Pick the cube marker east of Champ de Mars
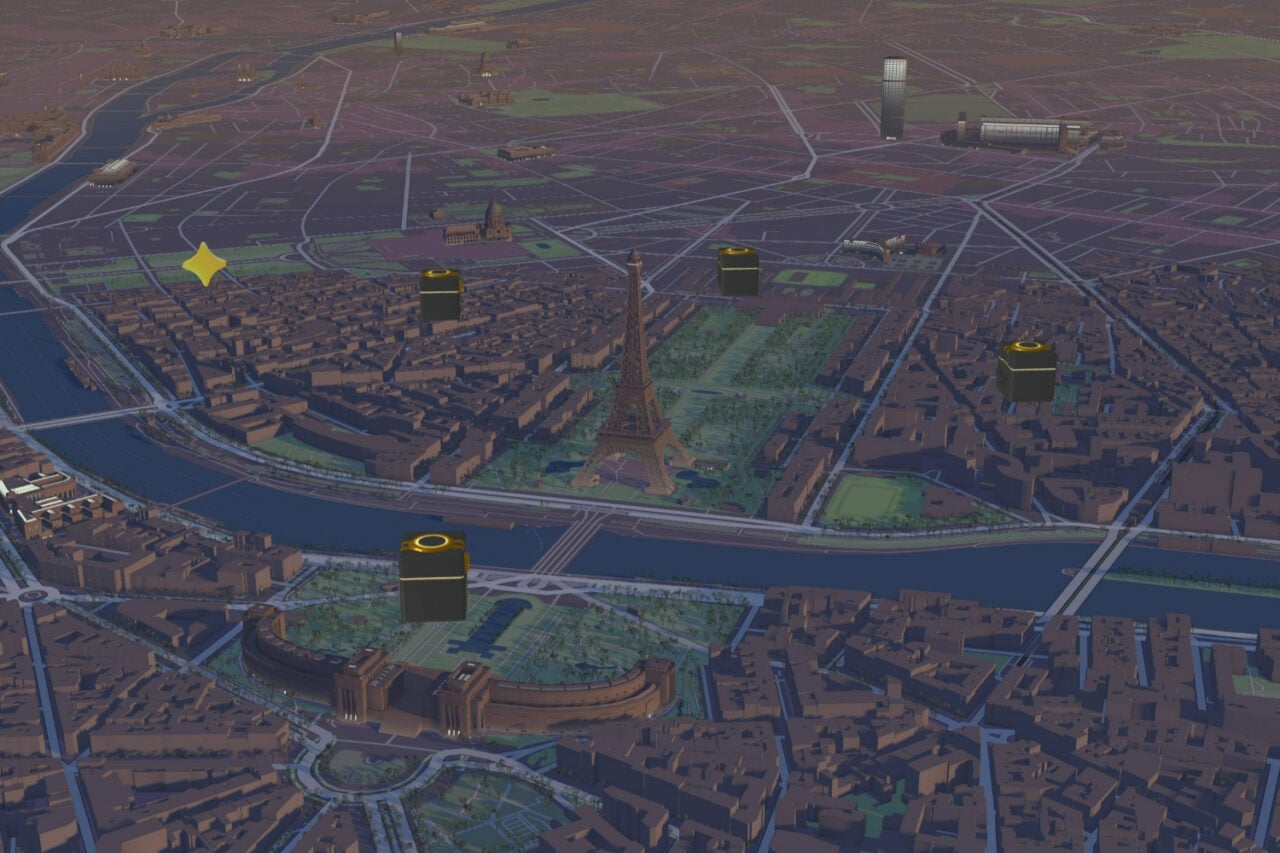Viewport: 1280px width, 853px height. point(1026,371)
